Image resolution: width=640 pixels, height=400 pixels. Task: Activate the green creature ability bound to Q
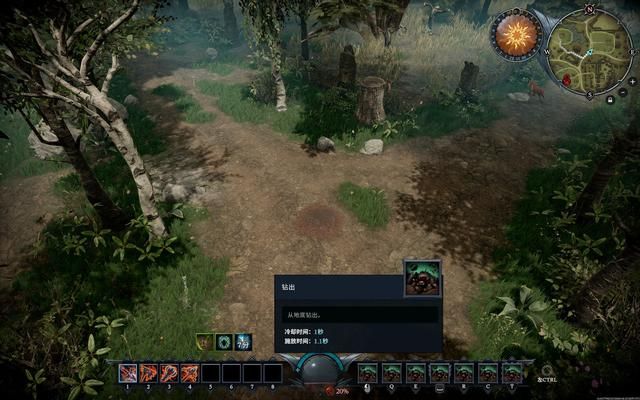392,373
